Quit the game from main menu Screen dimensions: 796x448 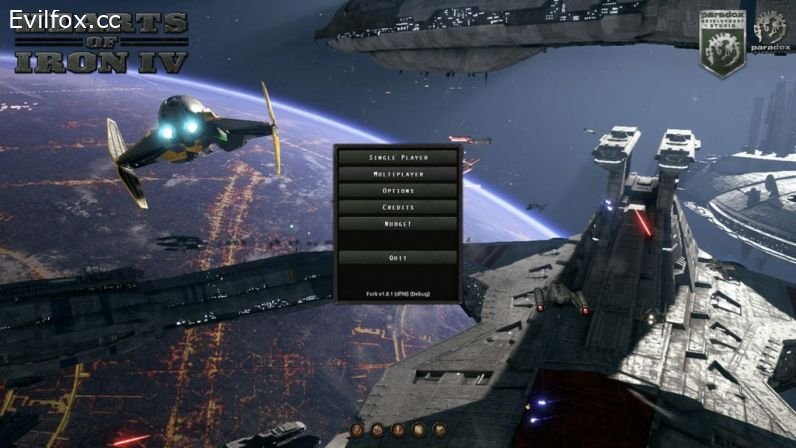[398, 258]
